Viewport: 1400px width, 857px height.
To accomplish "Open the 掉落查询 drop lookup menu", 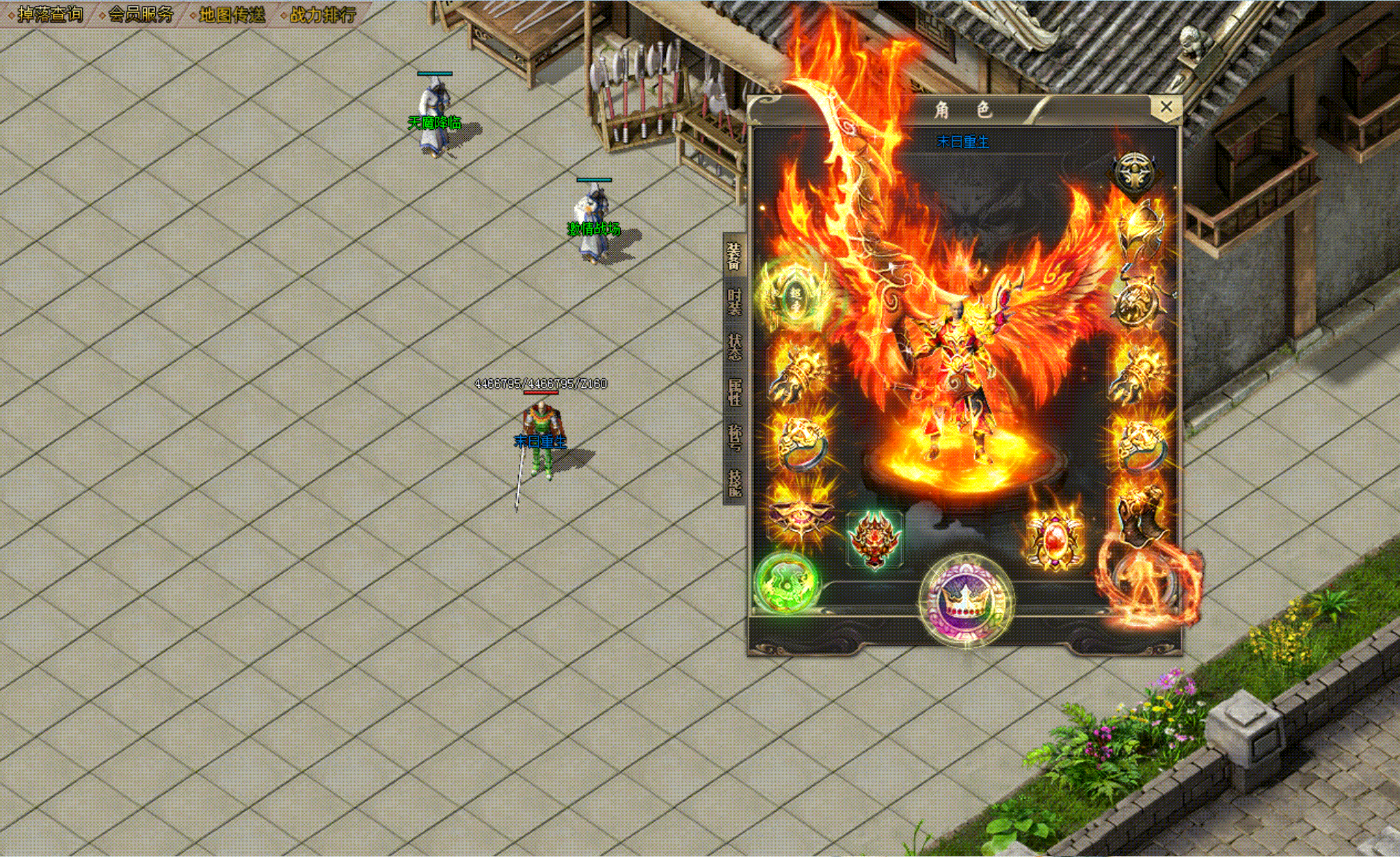I will 49,14.
